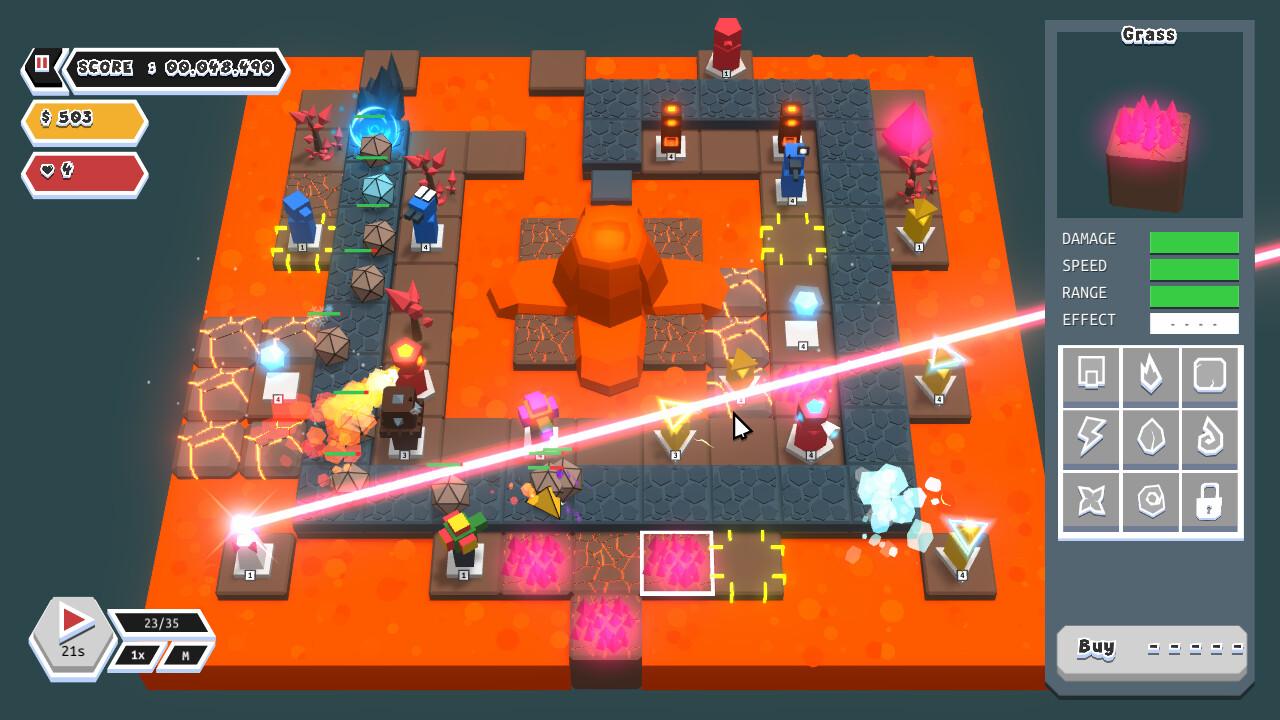
Task: Select the fire element icon
Action: [x=1150, y=375]
